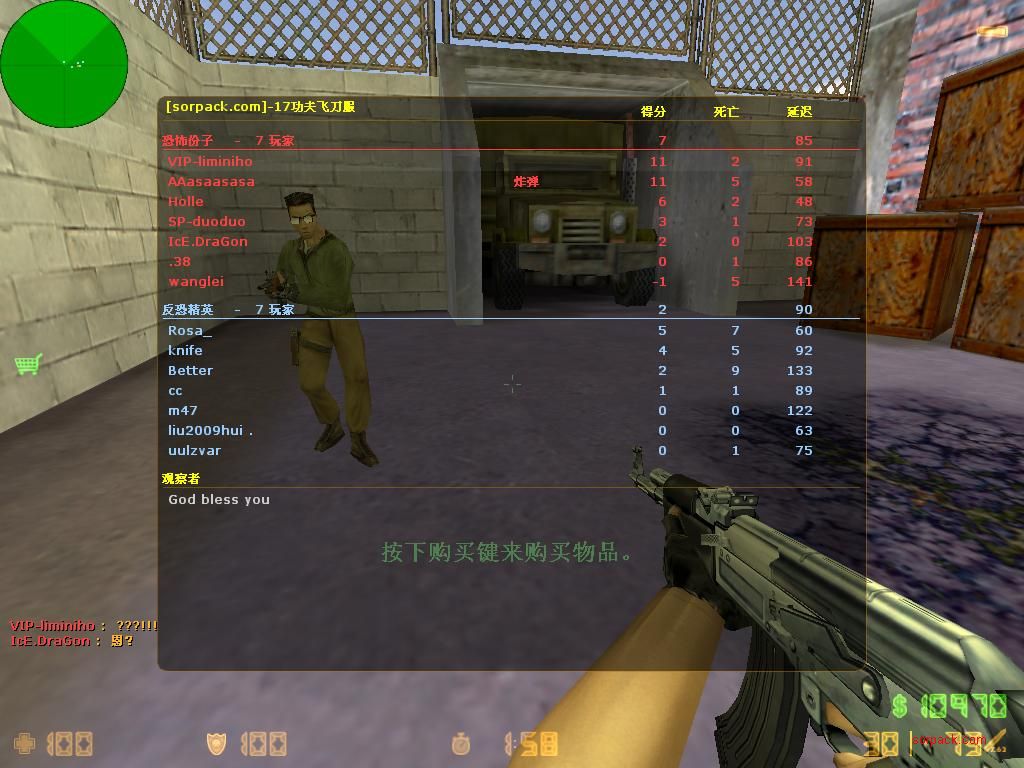The image size is (1024, 768).
Task: Click the green radar minimap
Action: tap(64, 64)
